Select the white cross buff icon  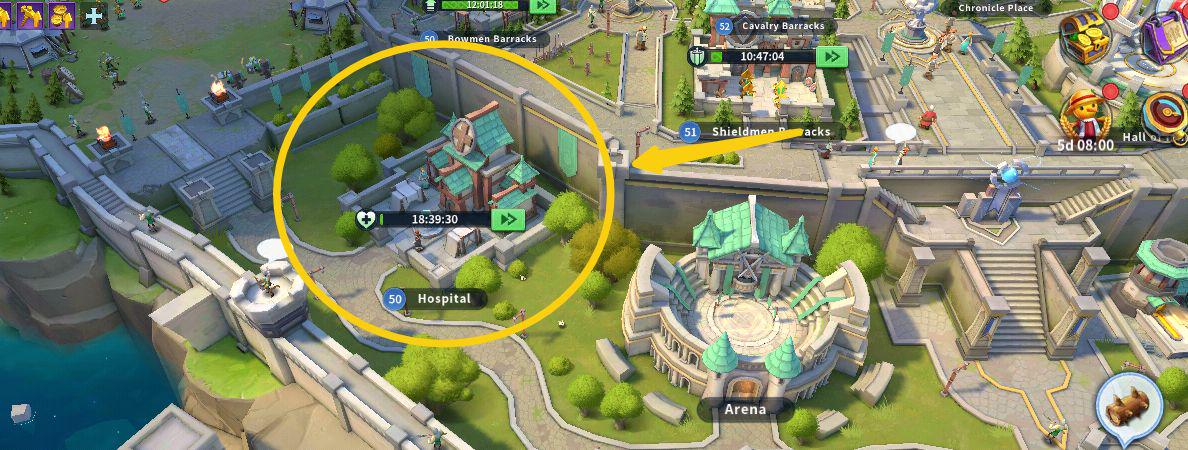point(93,15)
